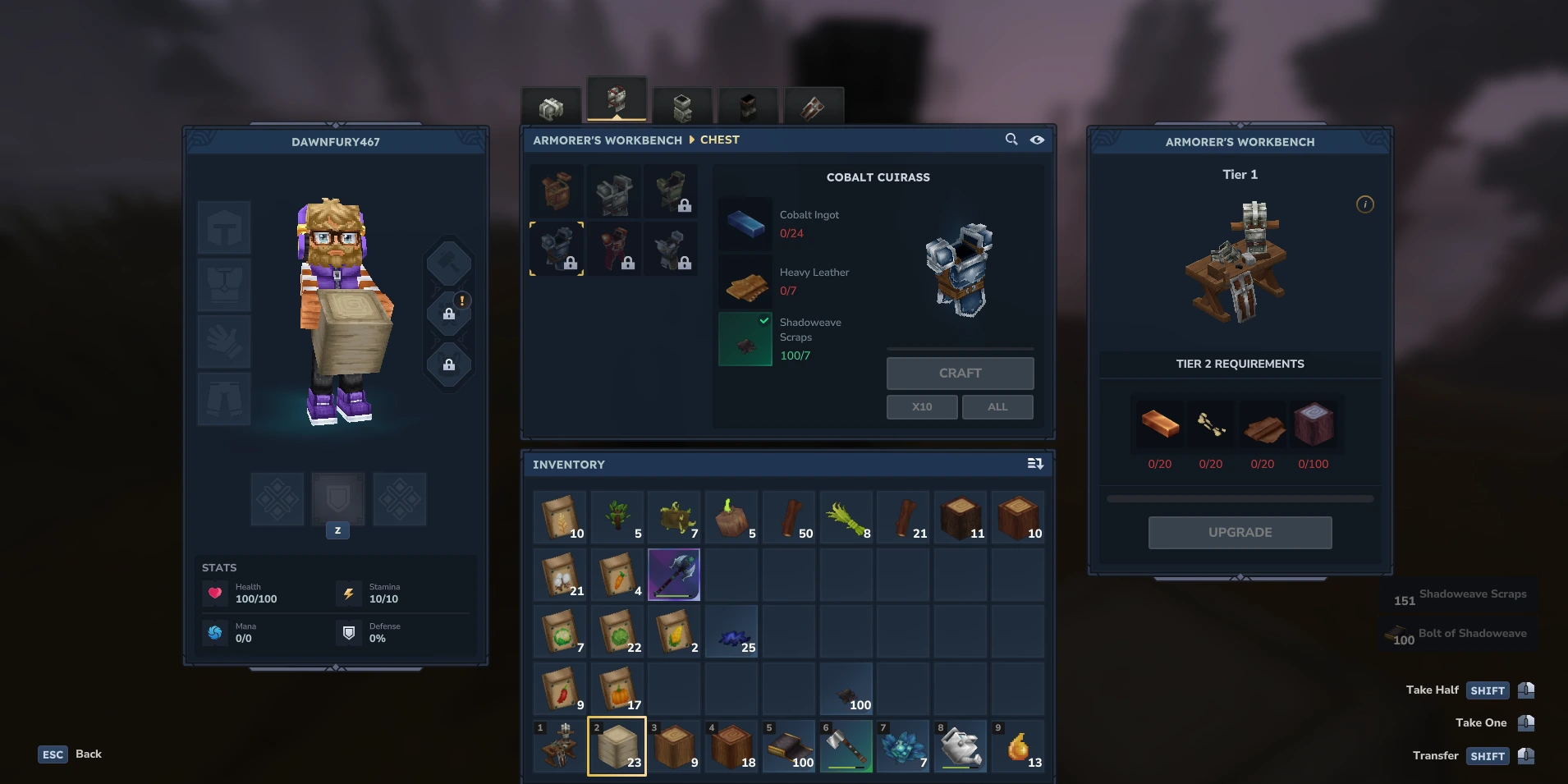Select the copper cuirass recipe in the grid
The height and width of the screenshot is (784, 1568).
pyautogui.click(x=557, y=190)
